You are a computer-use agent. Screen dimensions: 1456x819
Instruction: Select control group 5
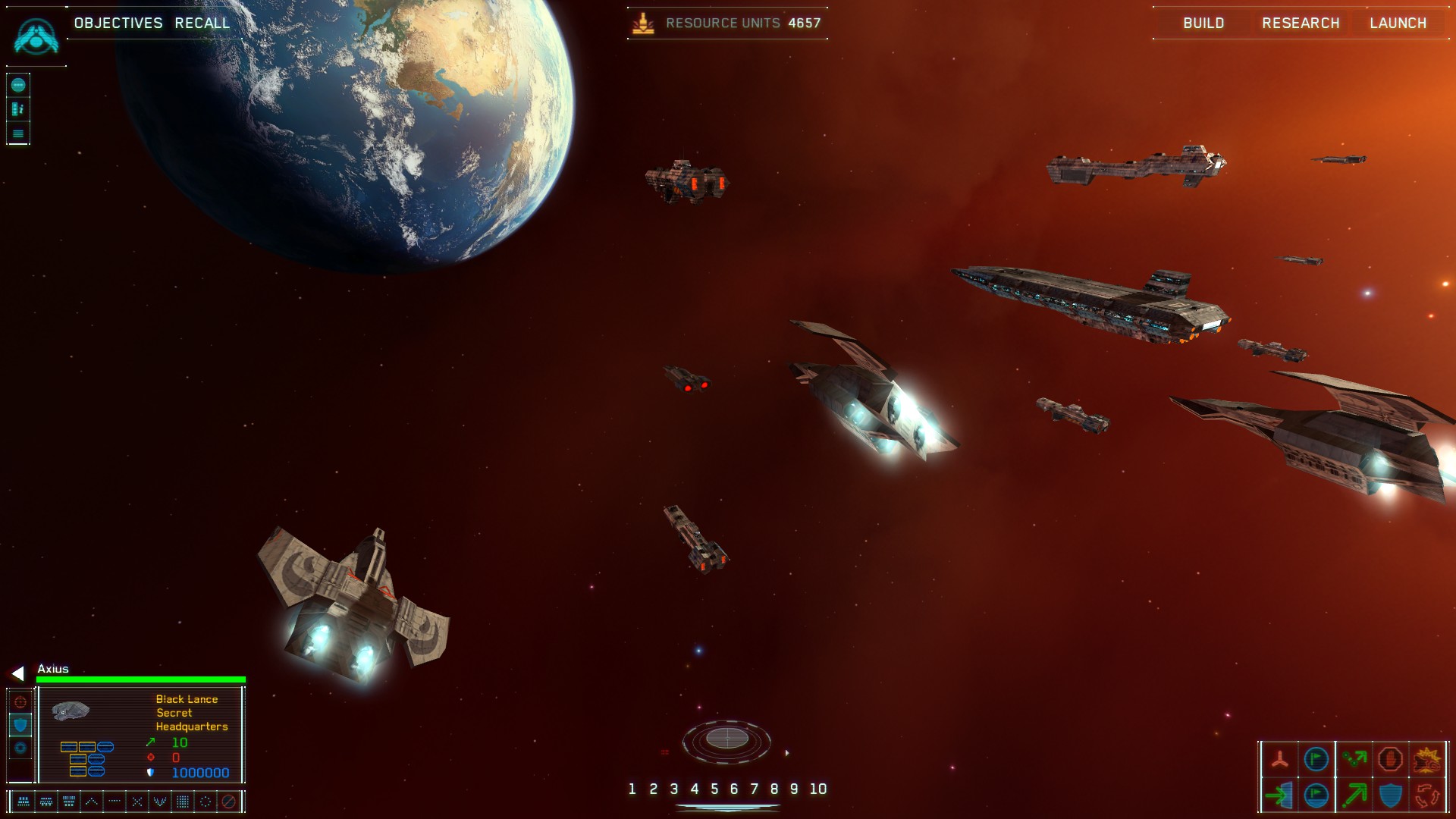point(714,789)
